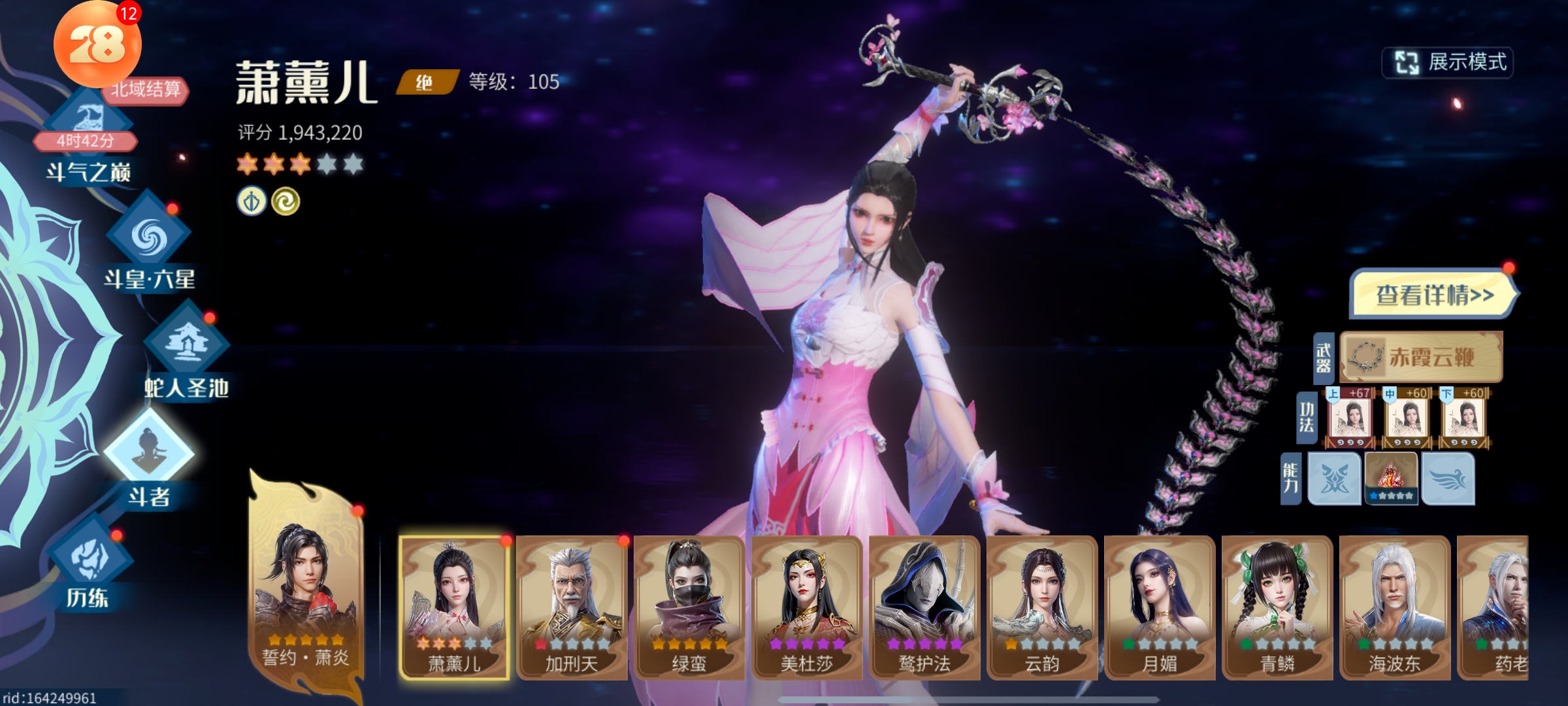Click the 查看详情 details button
Screen dimensions: 1568x706
click(1433, 294)
